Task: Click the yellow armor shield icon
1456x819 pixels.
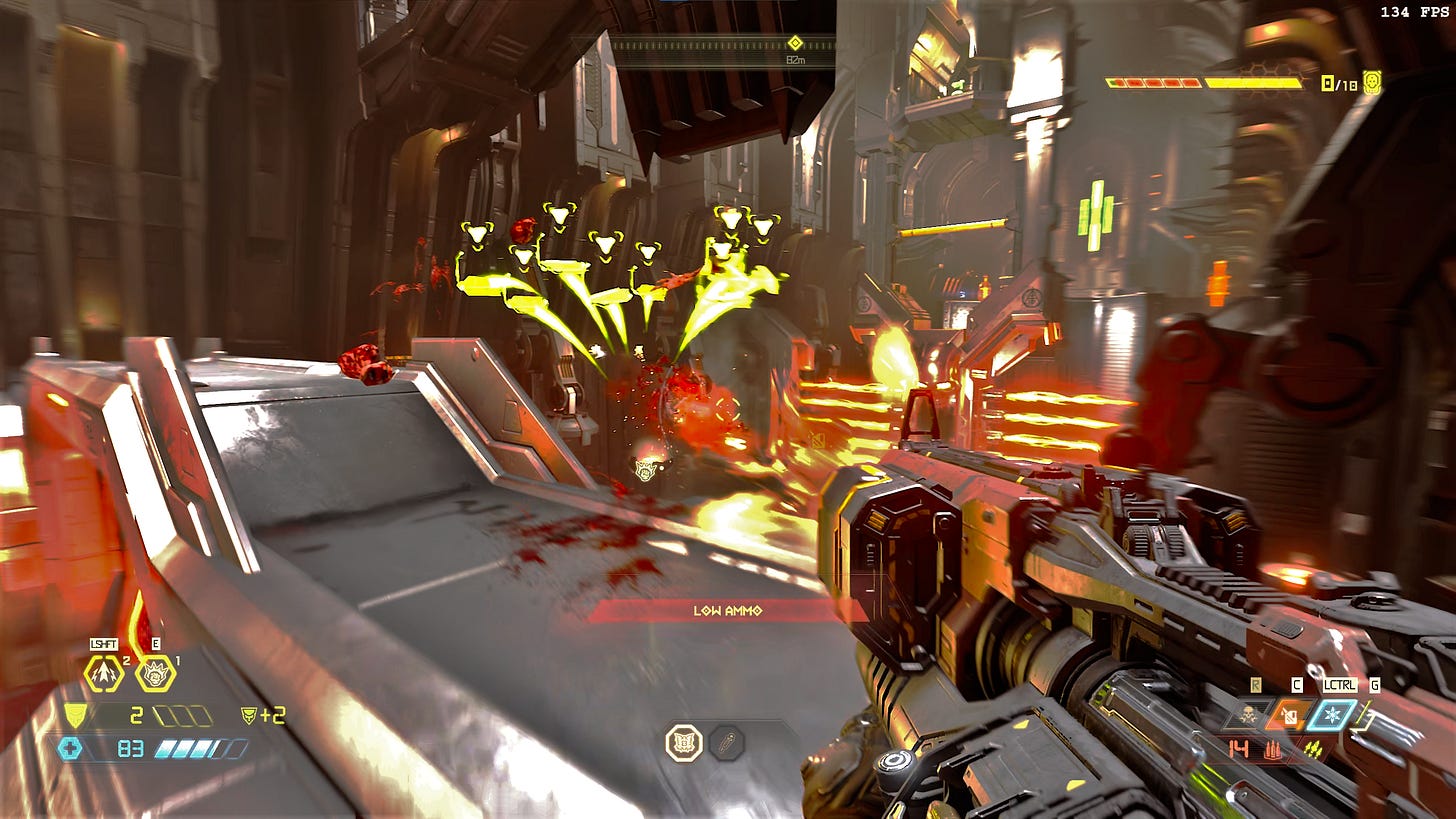Action: (x=74, y=714)
